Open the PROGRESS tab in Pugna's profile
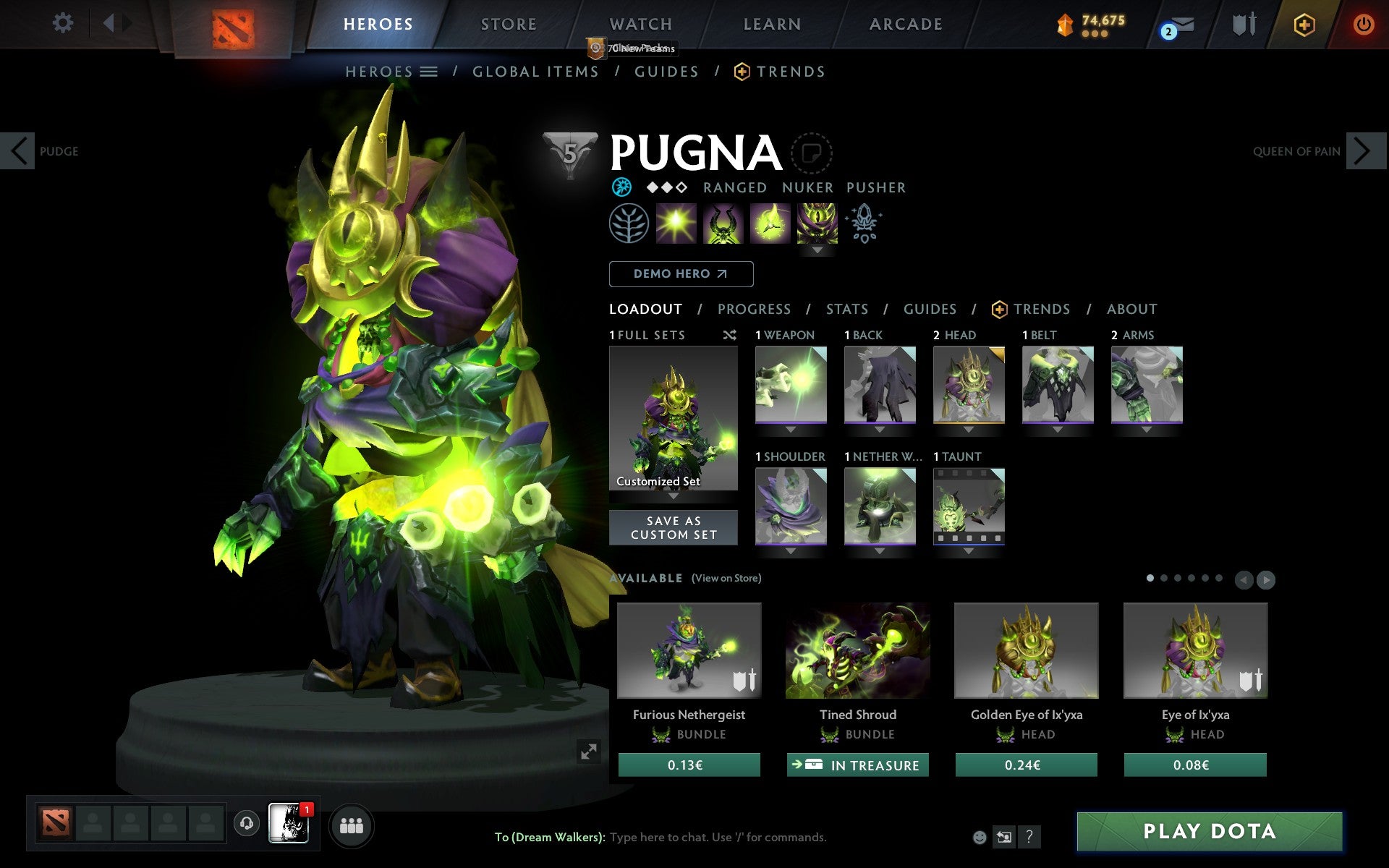 click(754, 309)
